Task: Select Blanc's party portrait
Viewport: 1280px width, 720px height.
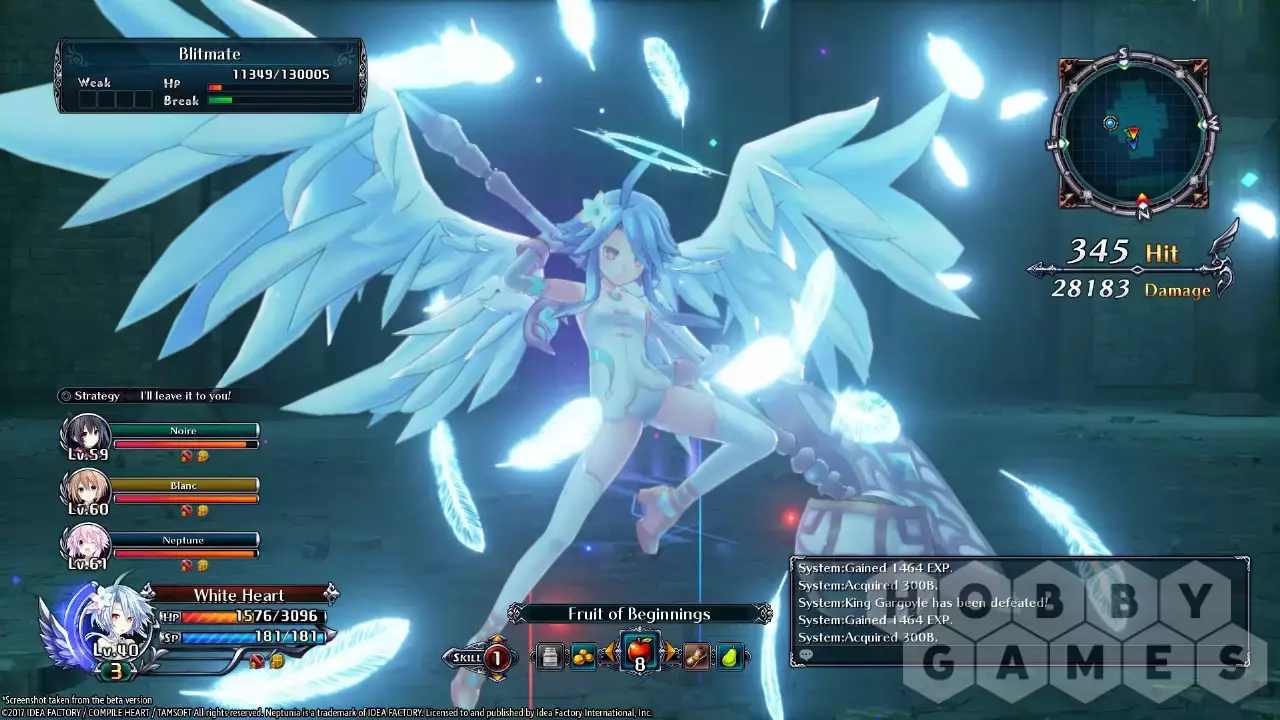Action: pos(85,491)
